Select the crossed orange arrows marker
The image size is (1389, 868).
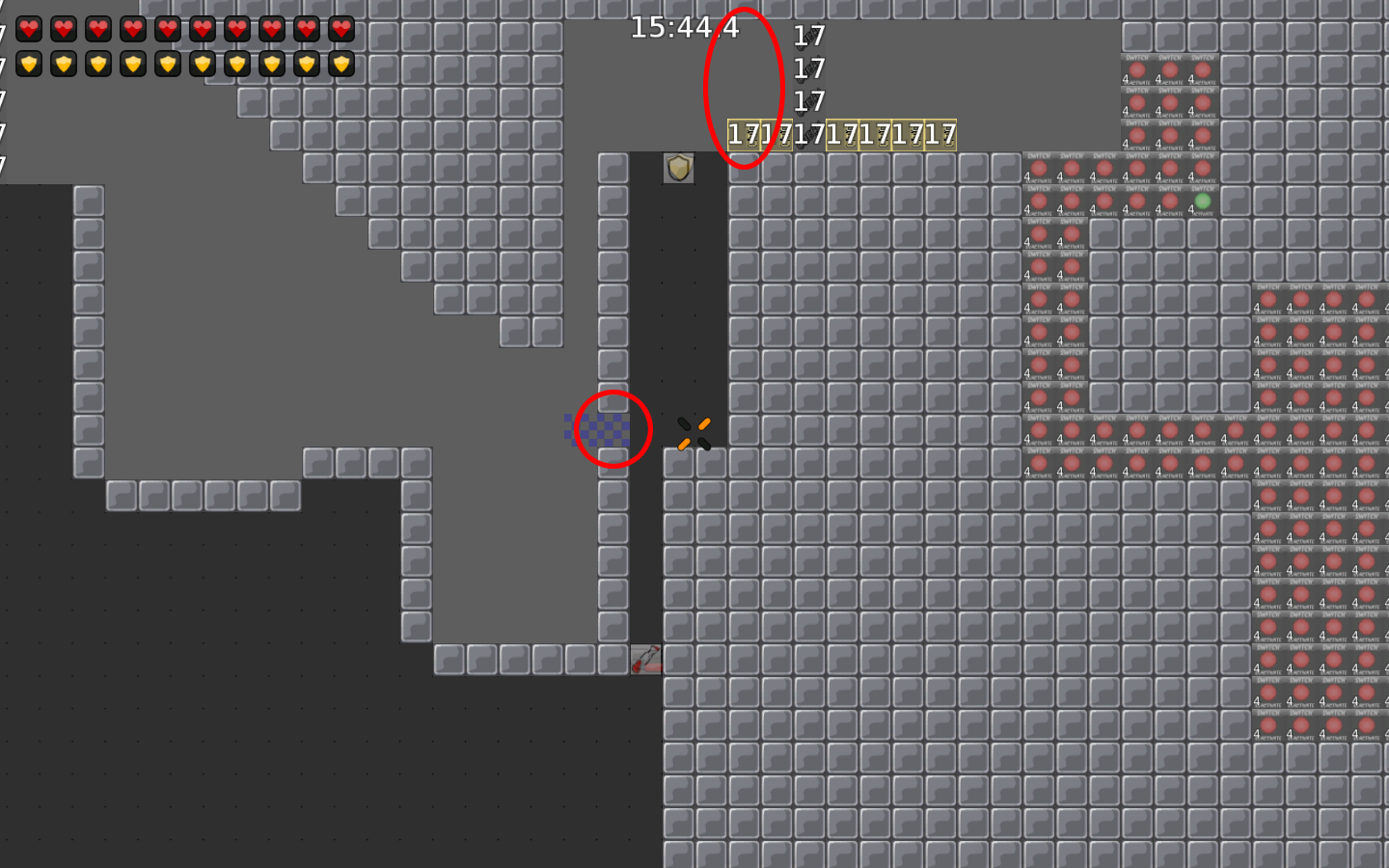694,433
